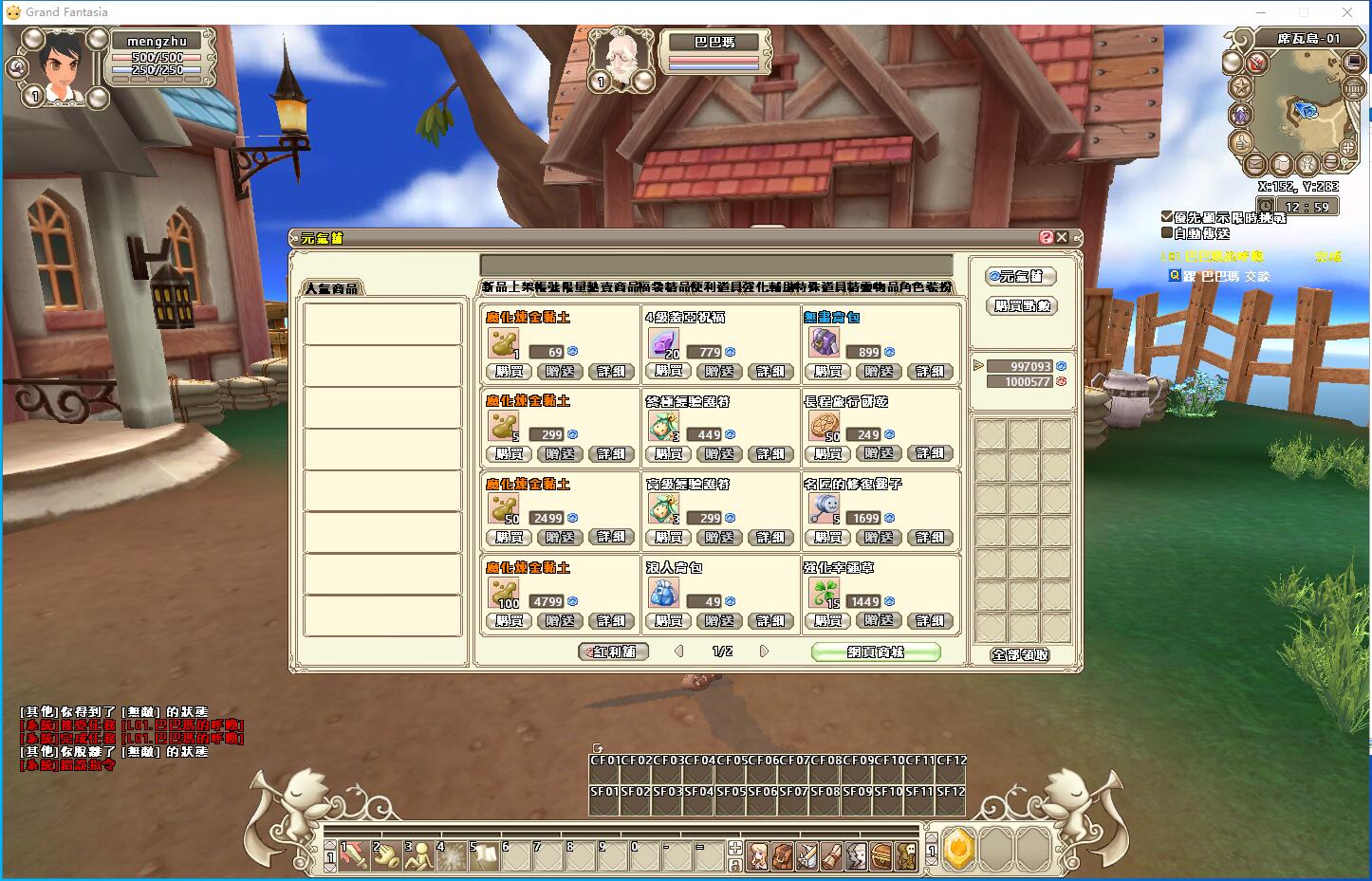View details of 強化幸運草

coord(930,621)
